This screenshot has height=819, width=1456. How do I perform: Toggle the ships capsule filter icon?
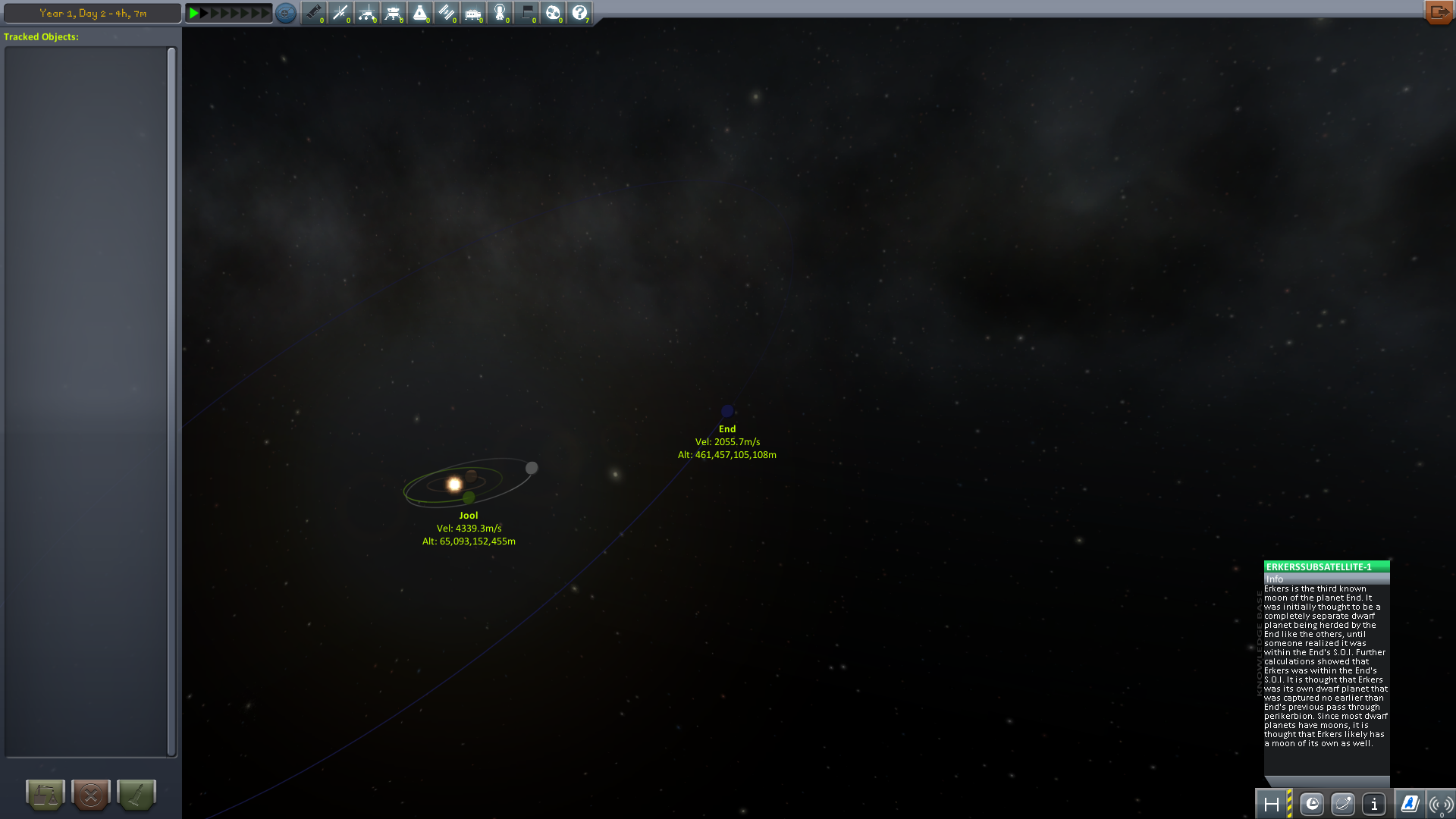(420, 13)
